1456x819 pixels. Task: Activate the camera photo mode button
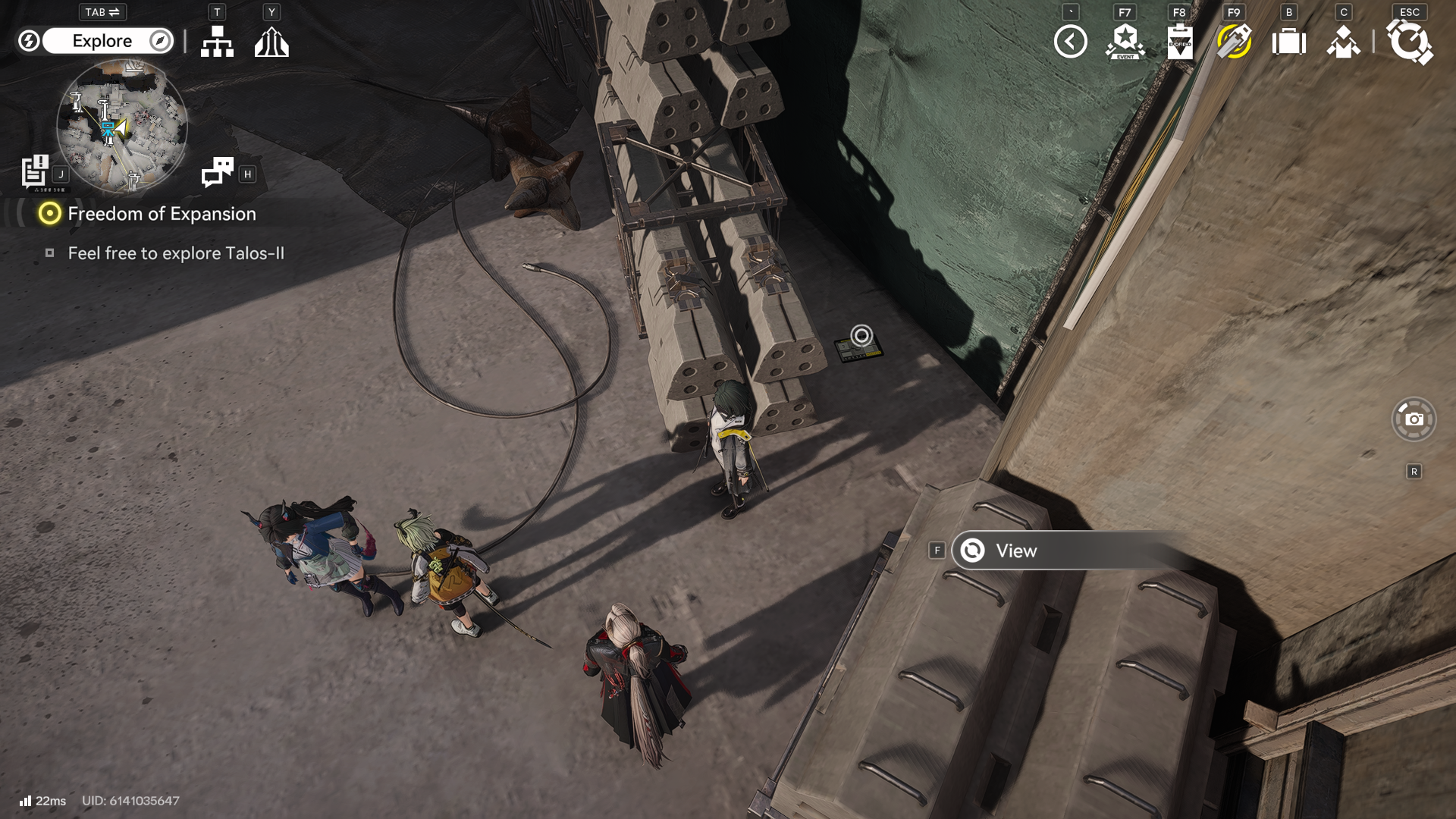1414,419
